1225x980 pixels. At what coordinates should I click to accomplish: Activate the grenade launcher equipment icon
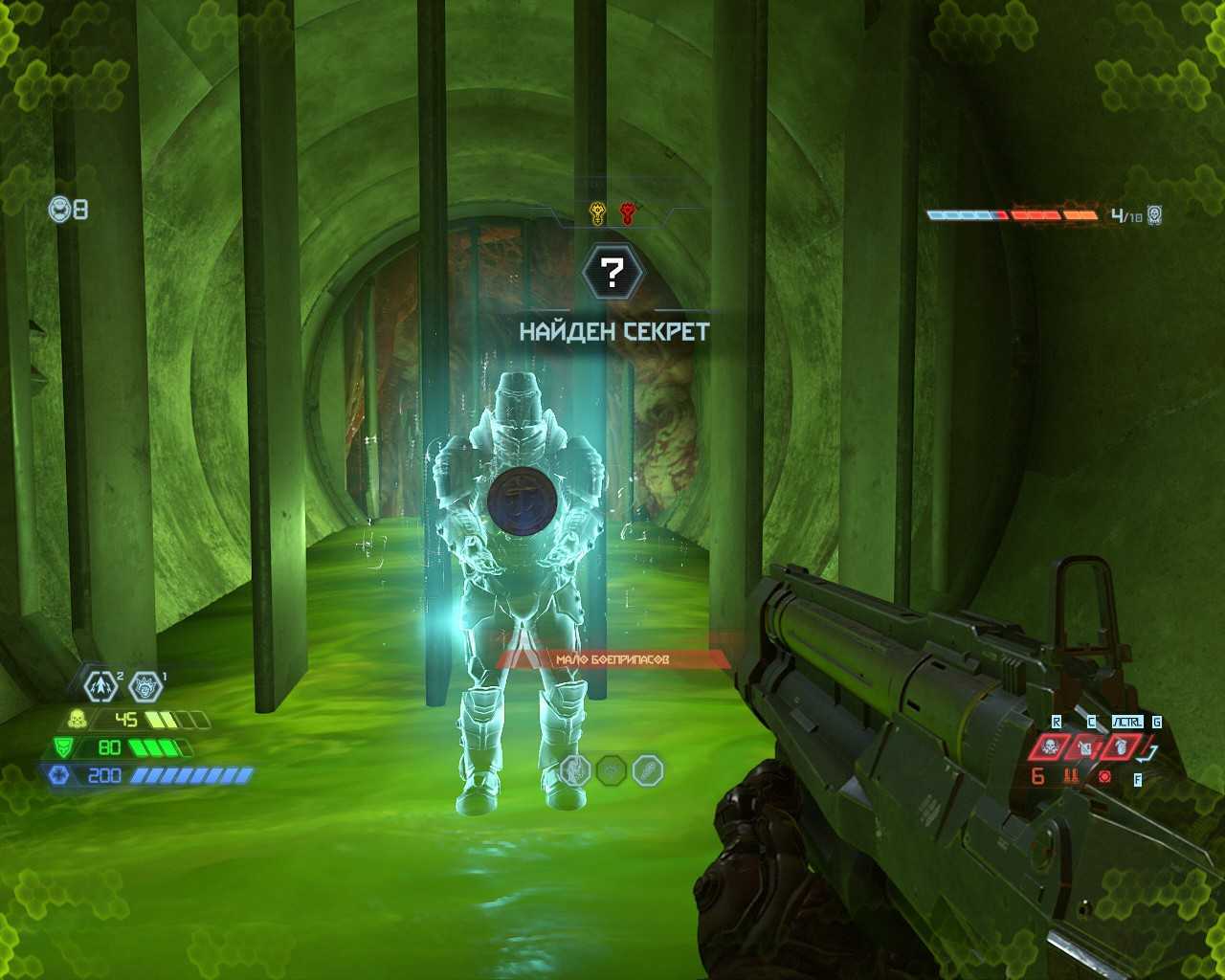click(x=1120, y=746)
